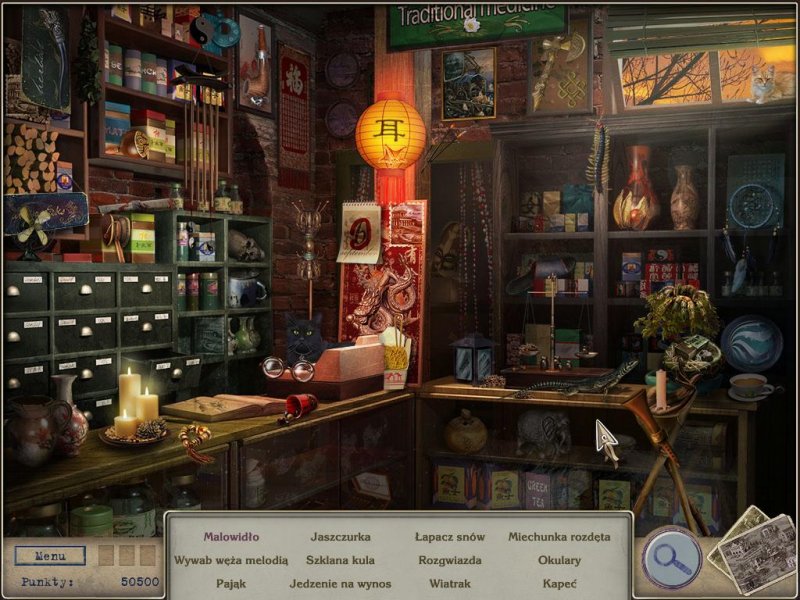Select Wywab węża melodią entry

(231, 560)
